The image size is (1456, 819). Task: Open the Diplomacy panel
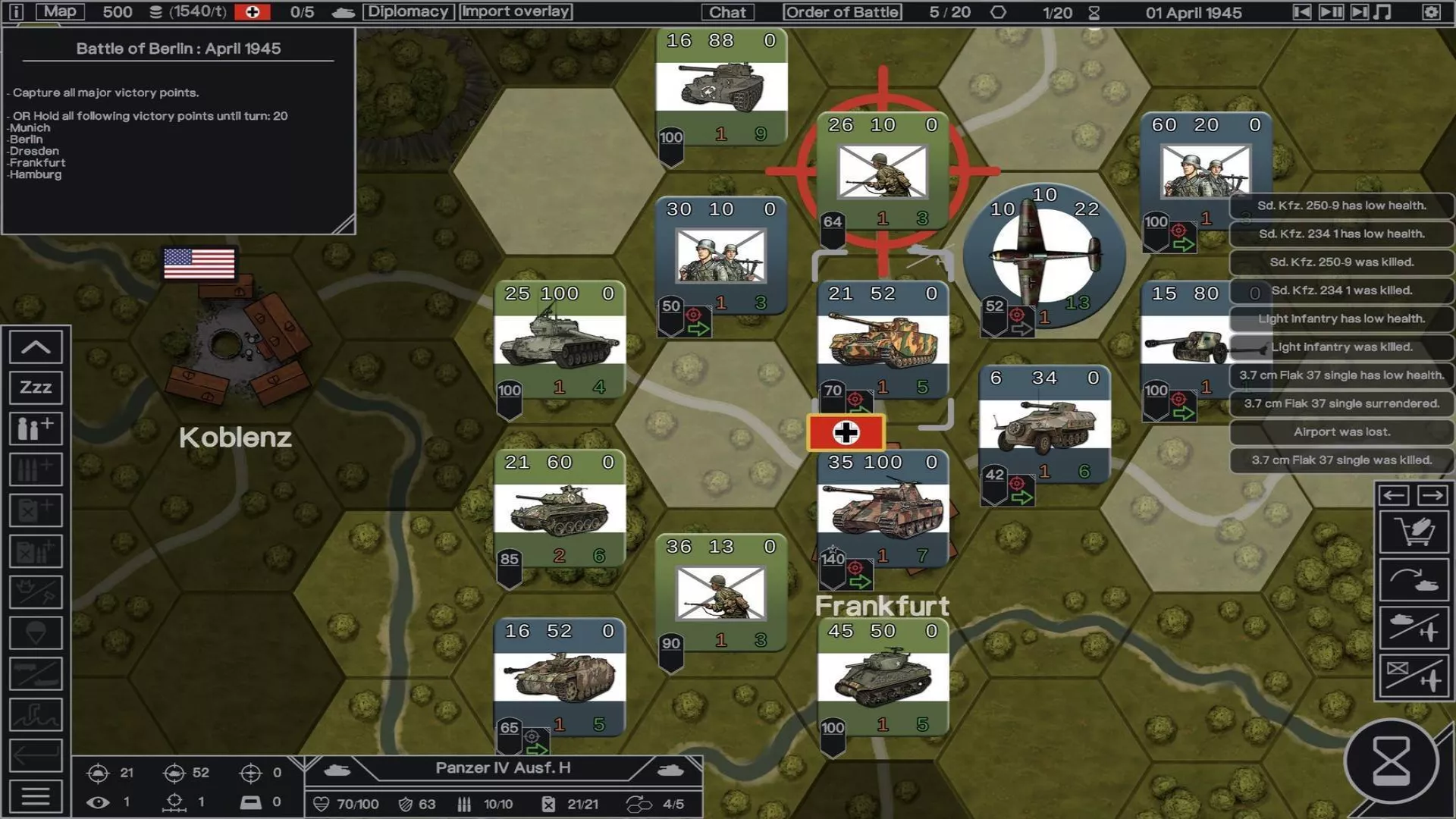pyautogui.click(x=408, y=11)
